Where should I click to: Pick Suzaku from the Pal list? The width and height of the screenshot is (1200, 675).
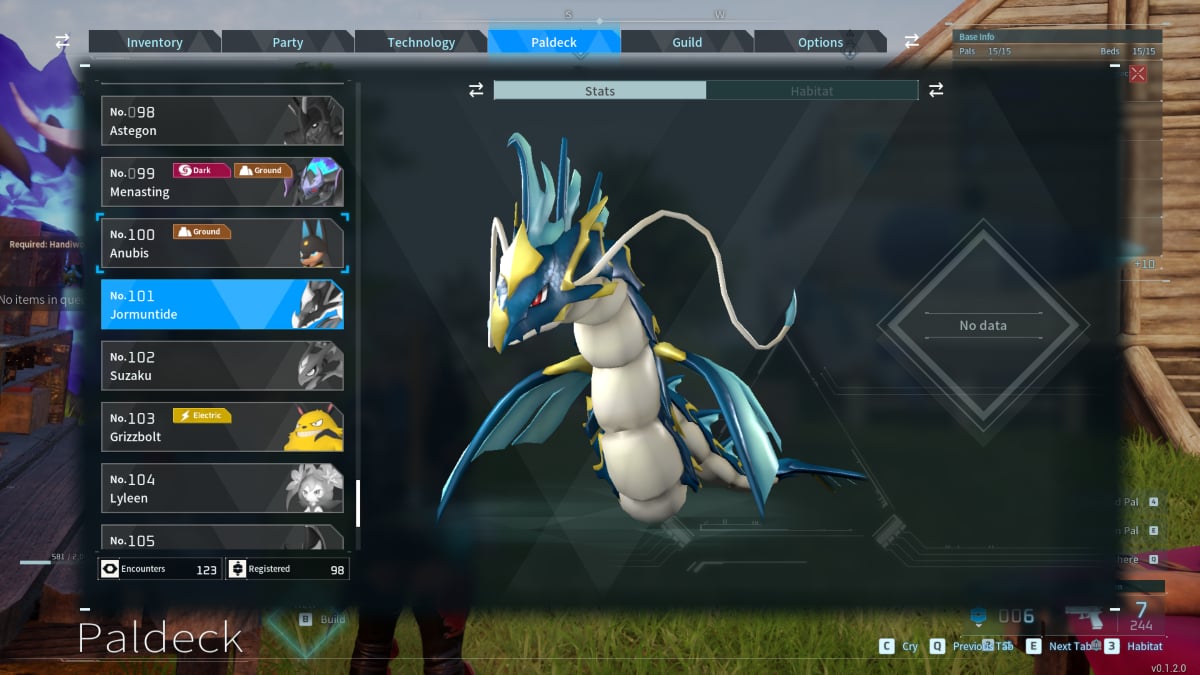tap(222, 366)
